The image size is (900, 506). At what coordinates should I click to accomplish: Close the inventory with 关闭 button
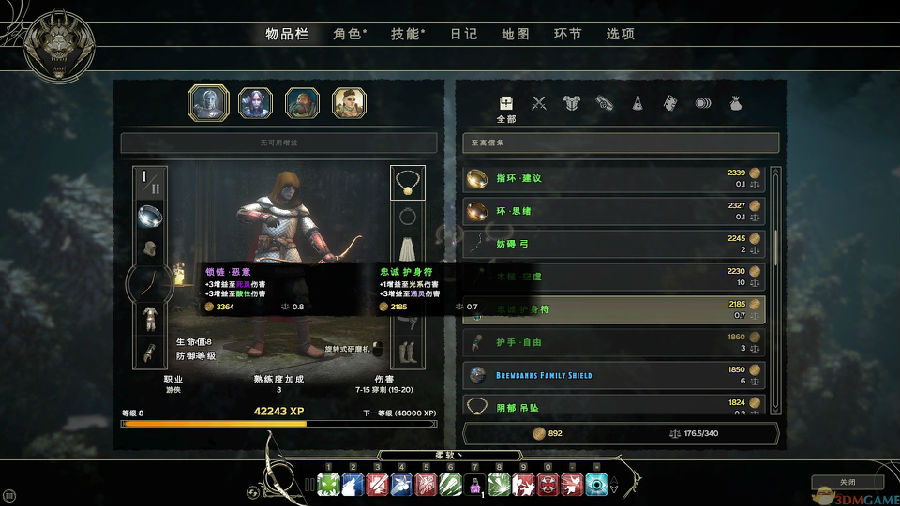coord(847,482)
